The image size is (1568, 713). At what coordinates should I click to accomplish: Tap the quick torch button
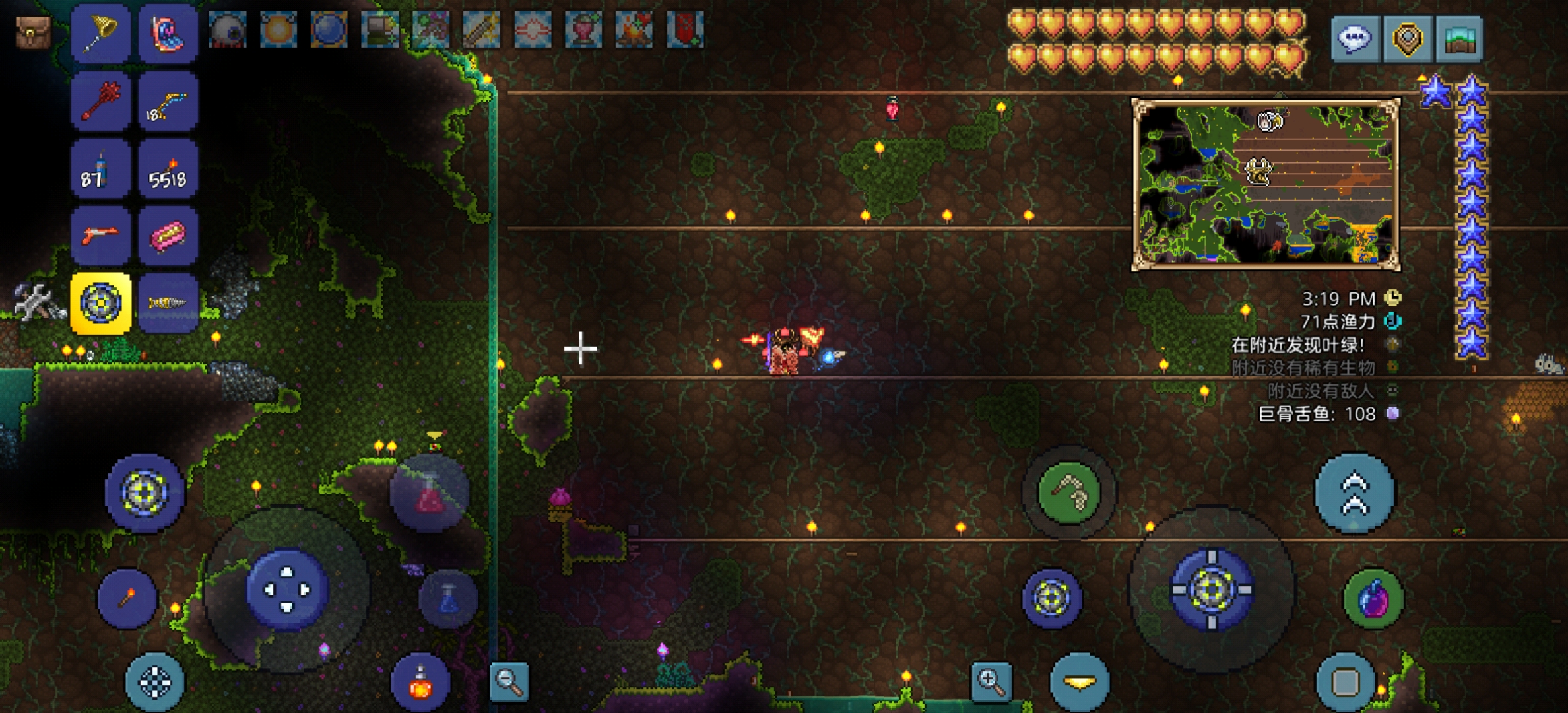point(127,598)
